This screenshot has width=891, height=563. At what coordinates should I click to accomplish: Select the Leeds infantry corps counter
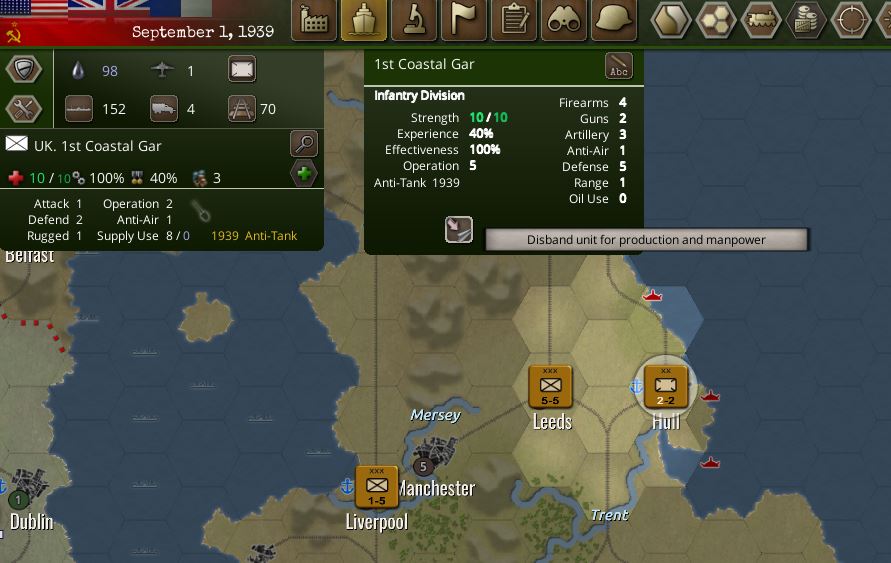coord(550,386)
